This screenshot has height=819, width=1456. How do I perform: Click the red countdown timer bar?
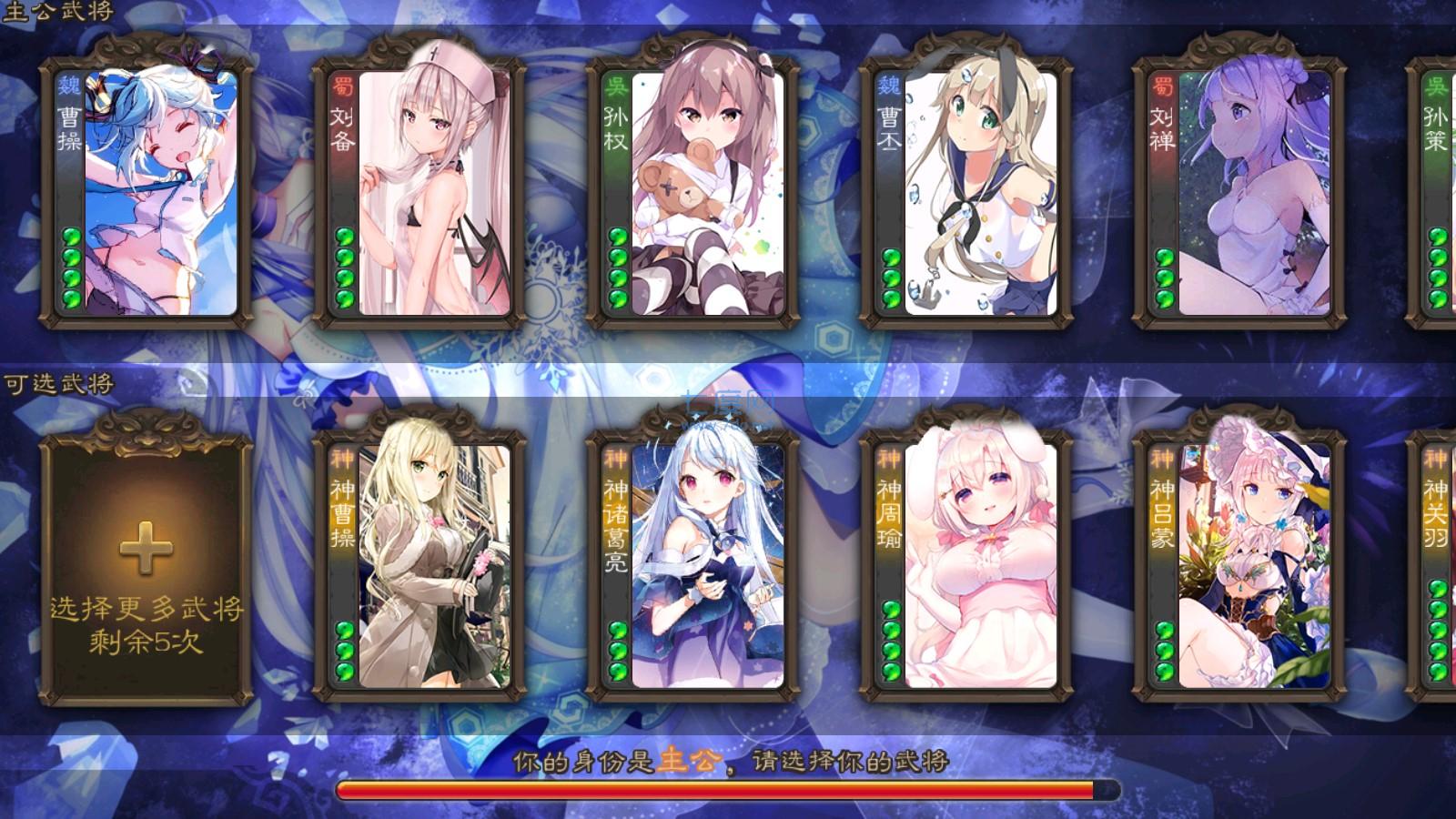719,790
